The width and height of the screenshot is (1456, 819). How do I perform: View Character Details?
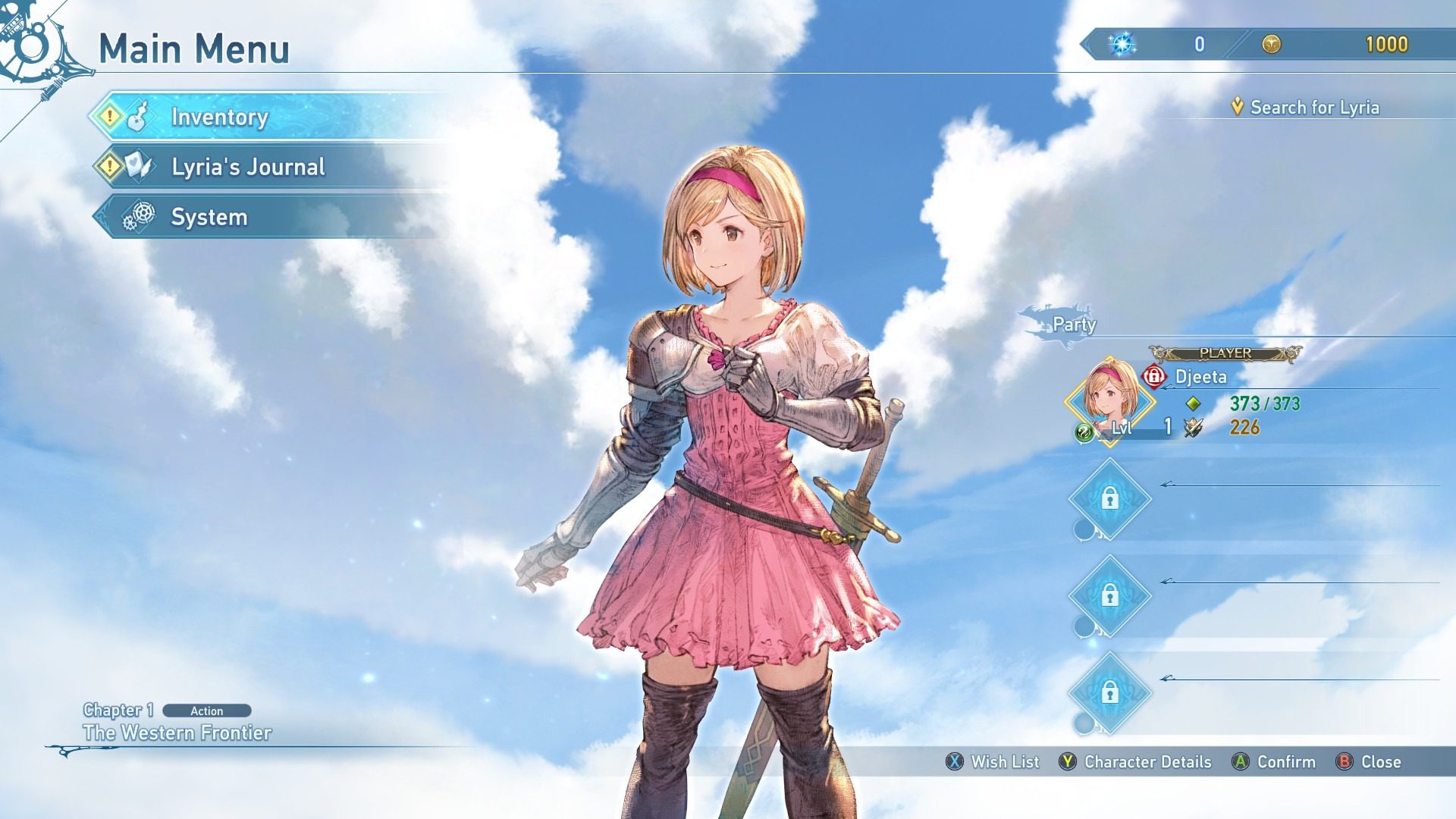(1136, 761)
